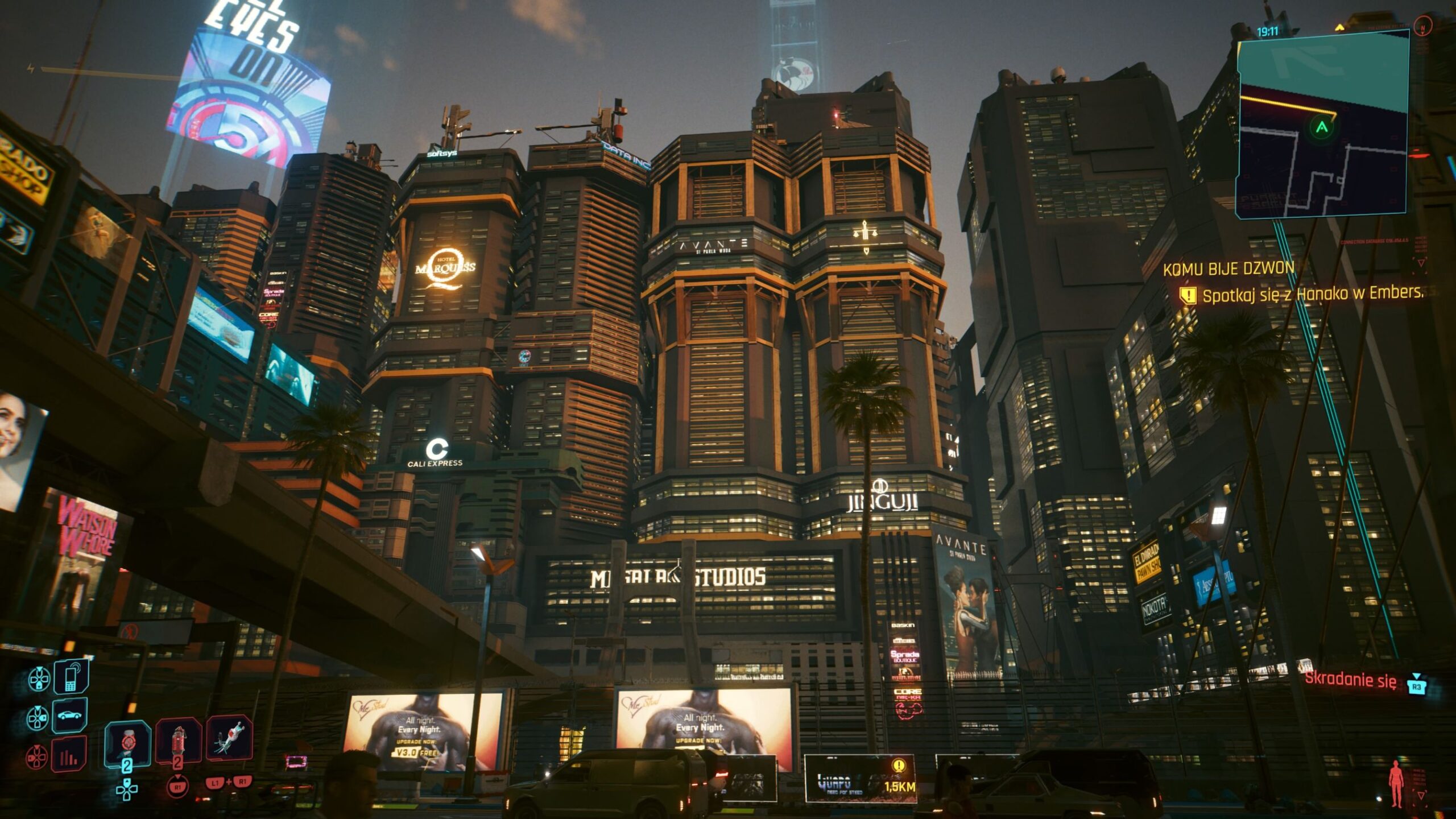Select the Hanako at Embers objective
This screenshot has width=1456, height=819.
click(x=1313, y=294)
